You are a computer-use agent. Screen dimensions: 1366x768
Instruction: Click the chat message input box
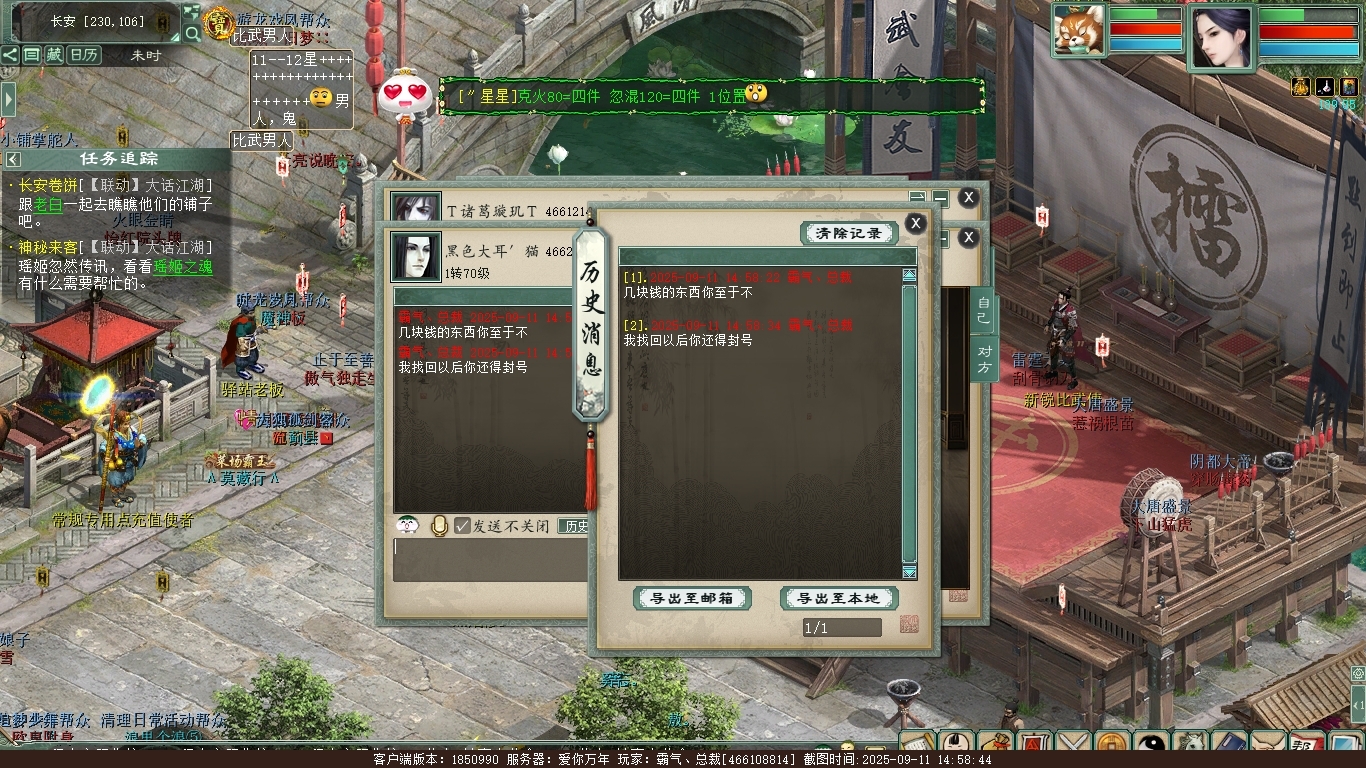pyautogui.click(x=490, y=559)
